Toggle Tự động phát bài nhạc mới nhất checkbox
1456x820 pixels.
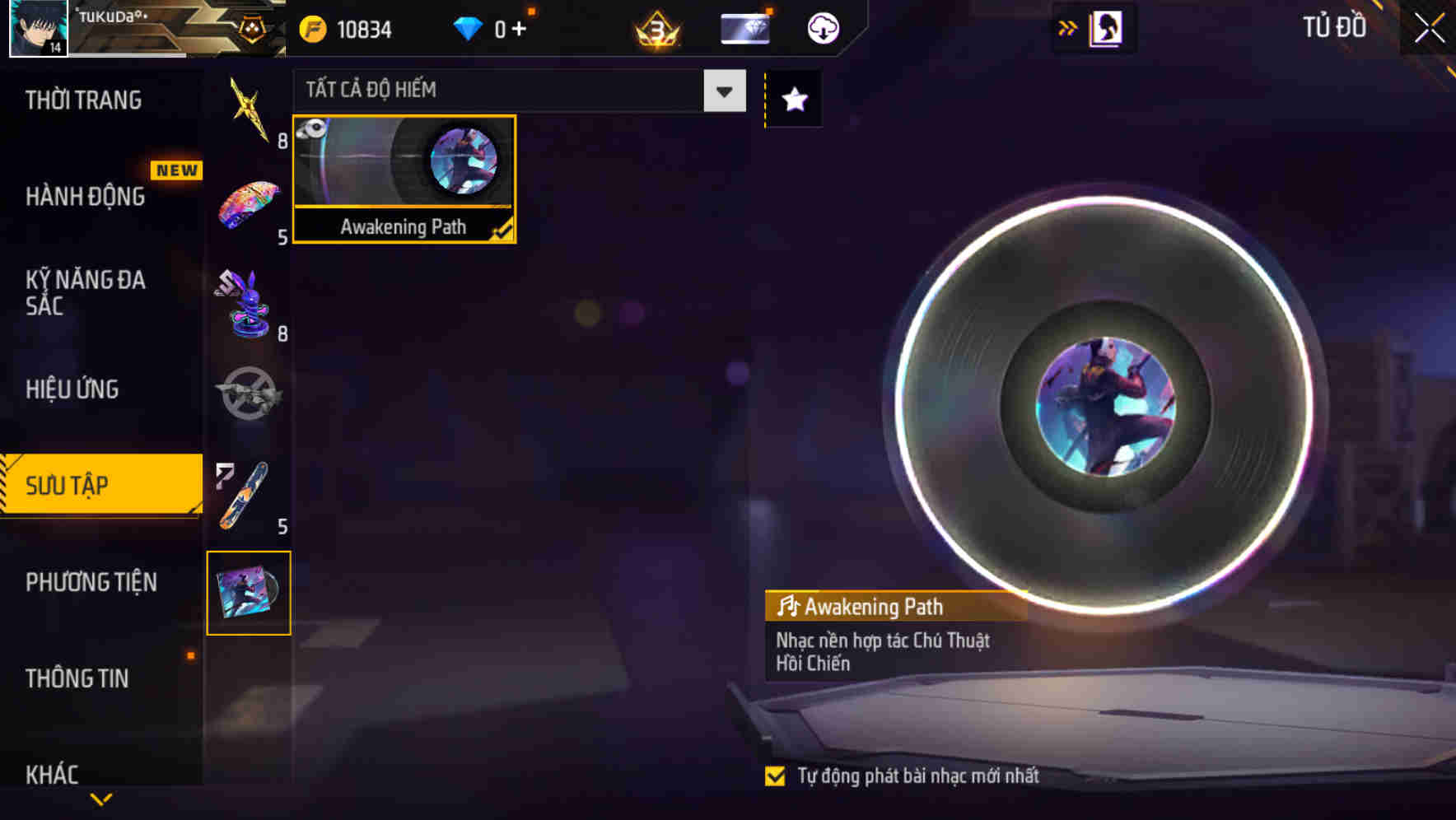(x=775, y=775)
